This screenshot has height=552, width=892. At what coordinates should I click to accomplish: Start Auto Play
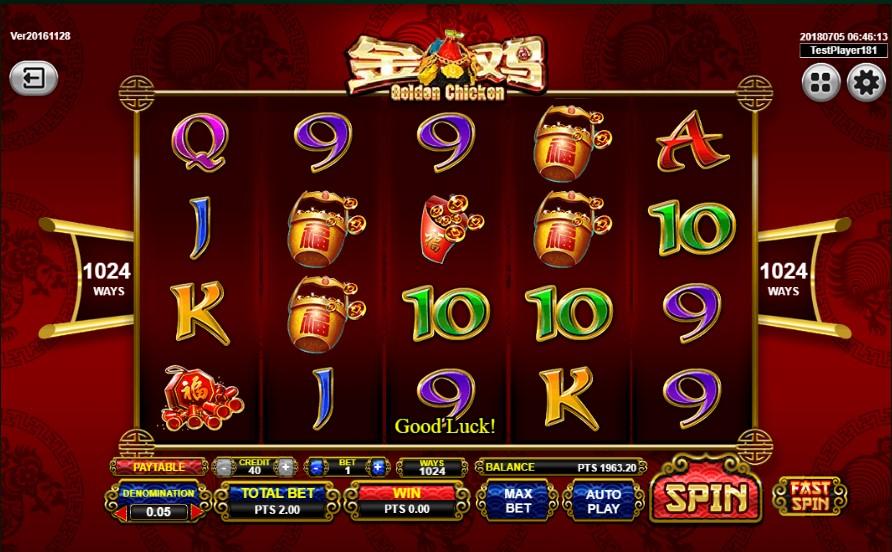[601, 499]
